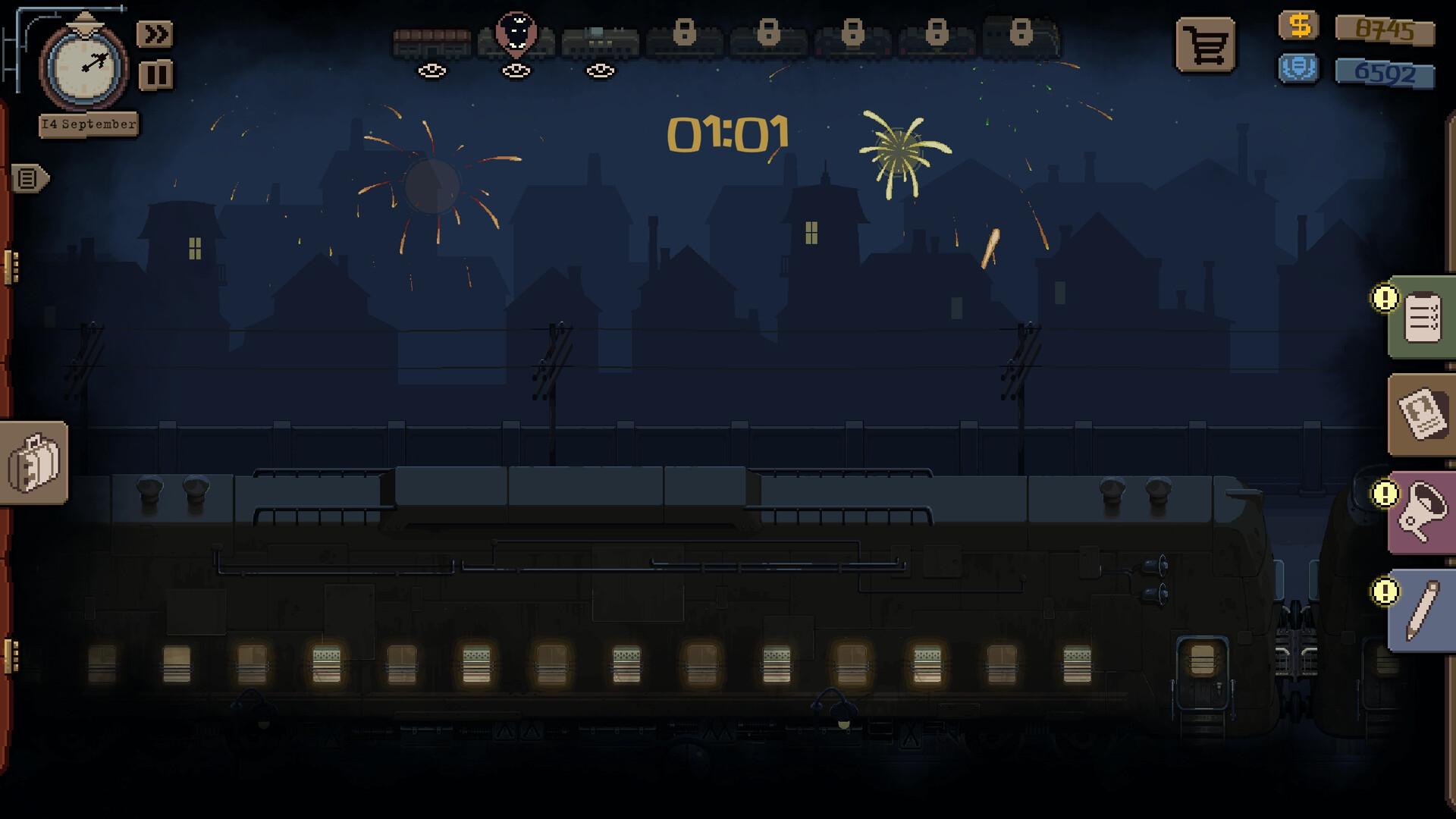The width and height of the screenshot is (1456, 819).
Task: Click the 14 September date label
Action: tap(89, 124)
